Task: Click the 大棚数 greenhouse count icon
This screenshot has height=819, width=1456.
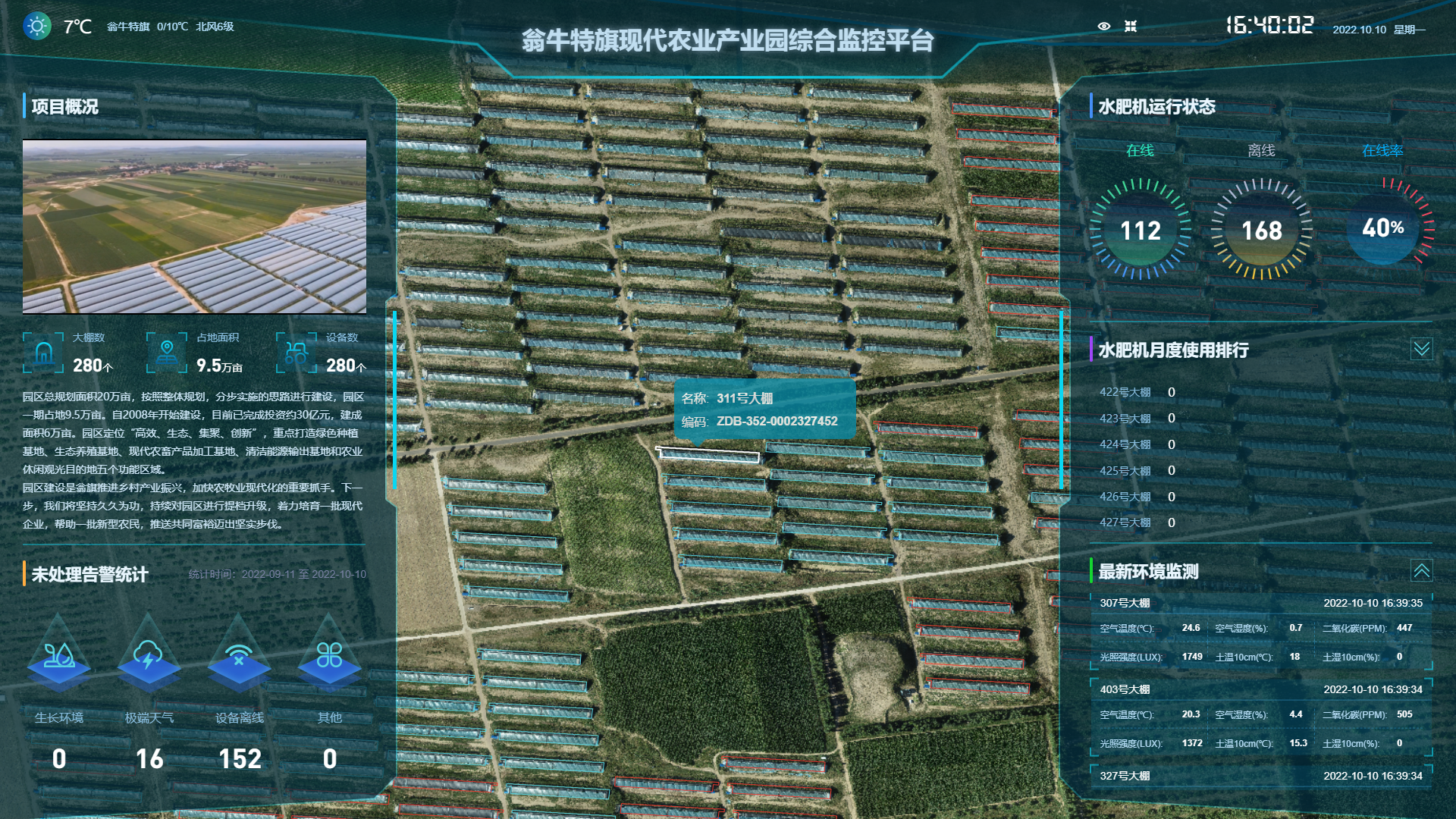Action: [x=43, y=353]
